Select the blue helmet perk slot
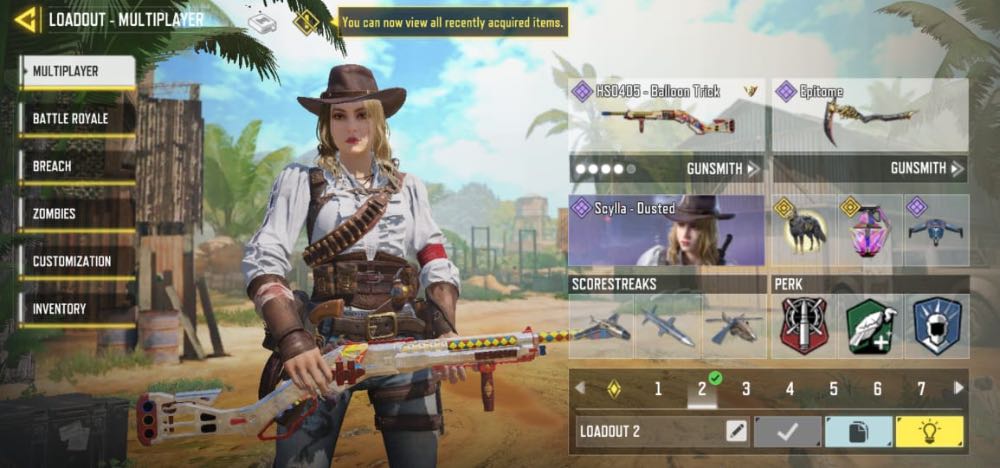The image size is (1000, 468). 937,326
